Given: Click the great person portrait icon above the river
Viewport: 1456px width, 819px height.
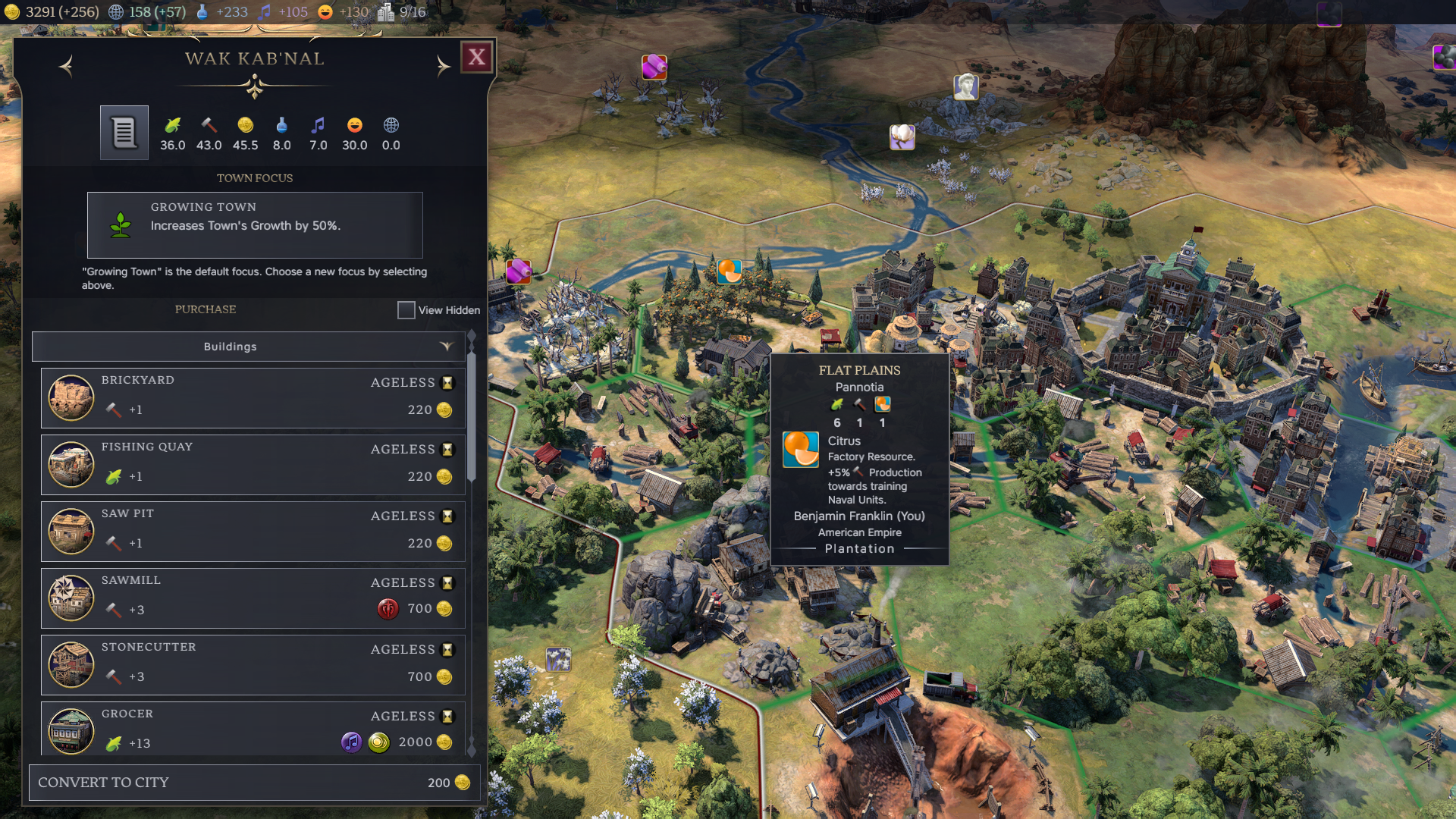Looking at the screenshot, I should pos(965,88).
